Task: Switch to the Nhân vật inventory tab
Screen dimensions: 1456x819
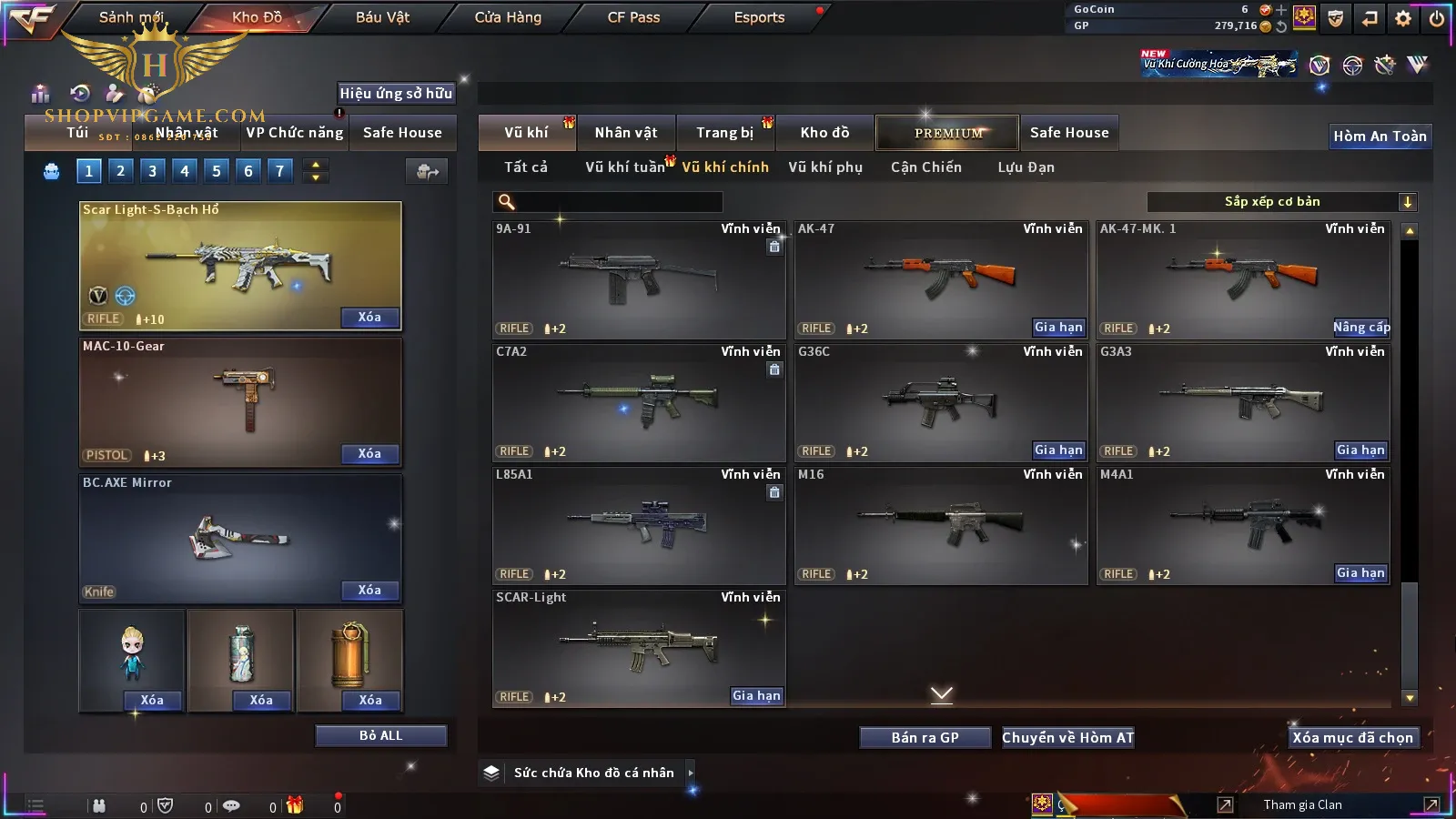Action: (x=626, y=133)
